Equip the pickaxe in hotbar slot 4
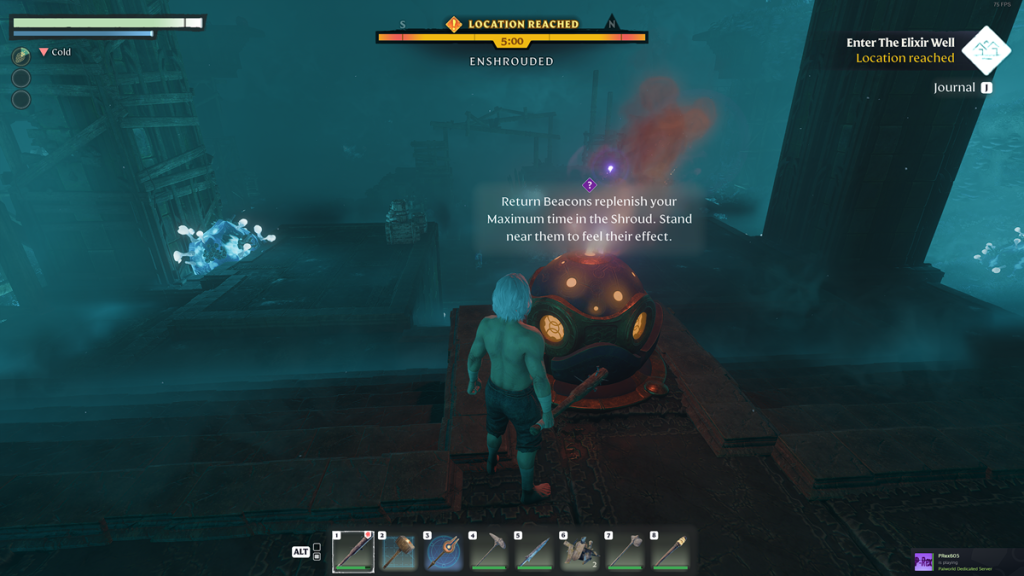The height and width of the screenshot is (576, 1024). tap(489, 551)
